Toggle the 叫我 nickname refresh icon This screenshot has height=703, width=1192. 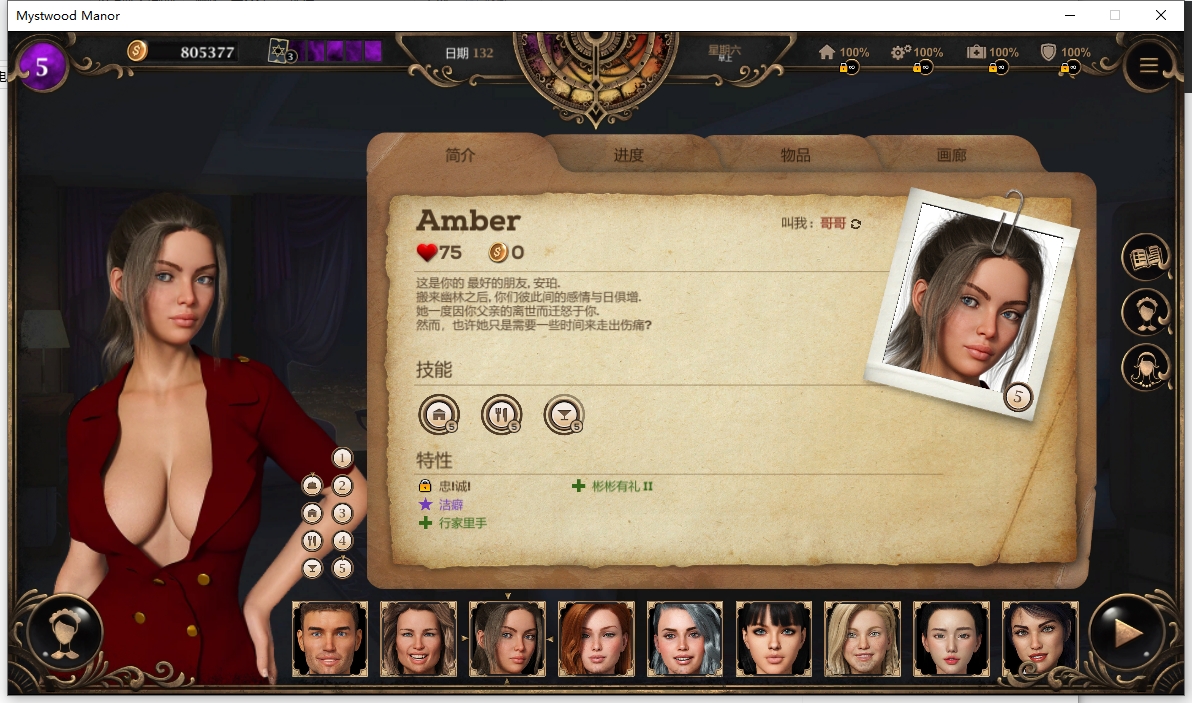855,224
